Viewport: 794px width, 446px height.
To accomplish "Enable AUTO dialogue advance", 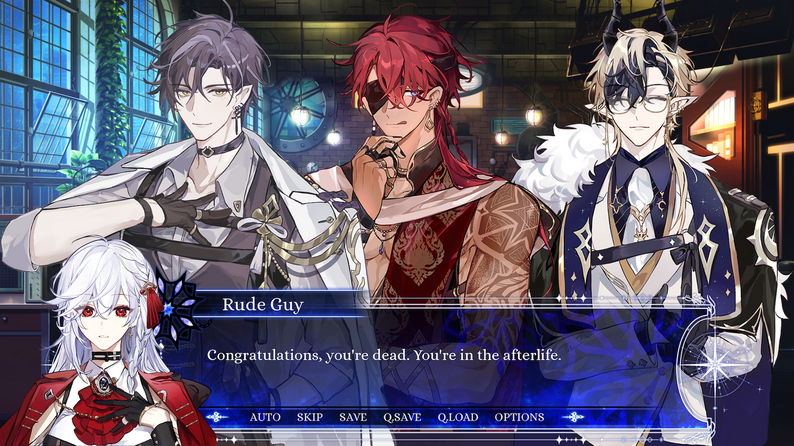I will coord(265,417).
